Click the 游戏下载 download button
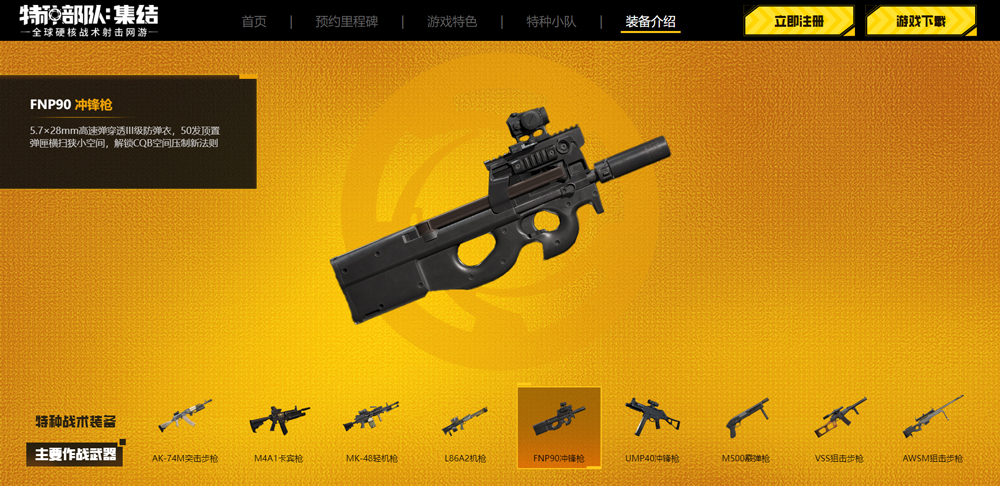This screenshot has height=486, width=1000. 920,21
